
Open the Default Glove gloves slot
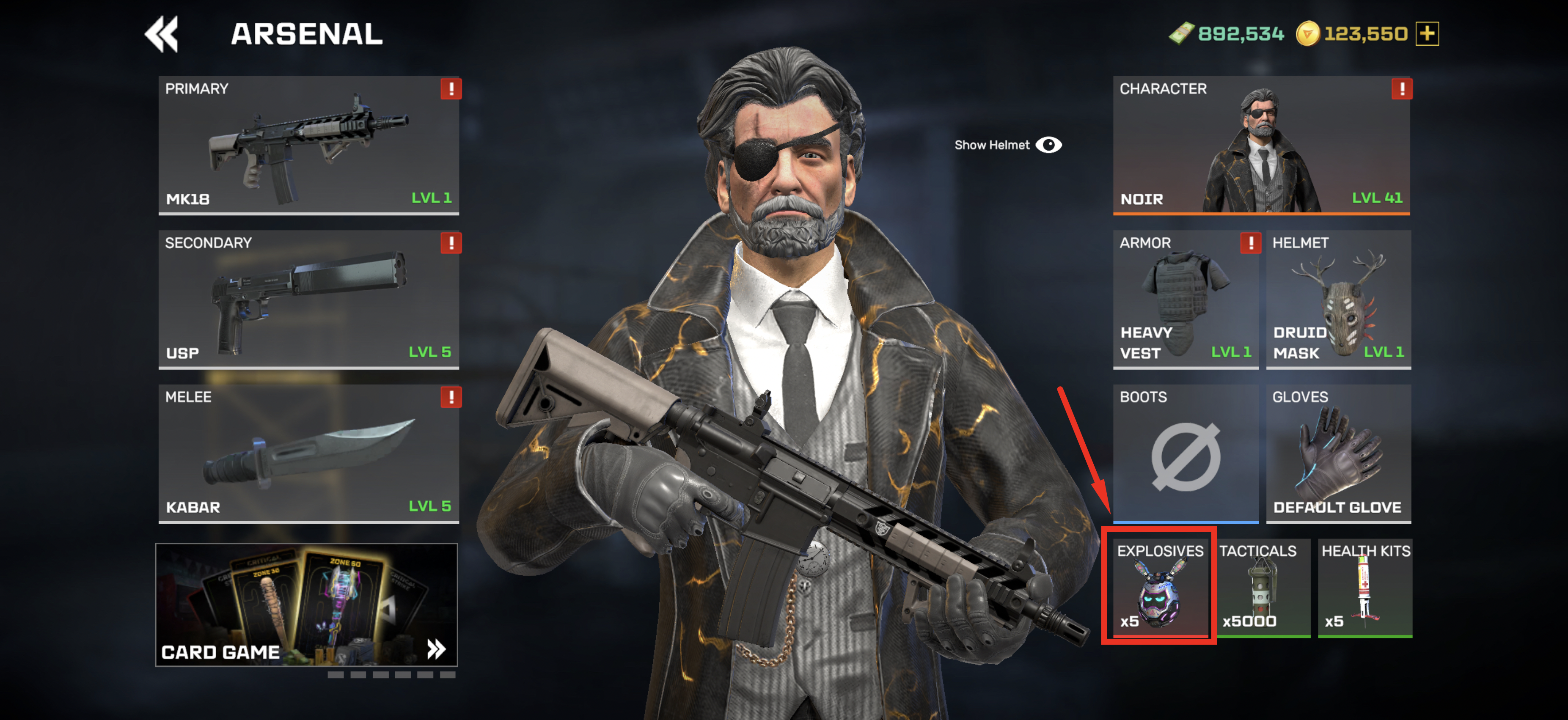[x=1338, y=453]
